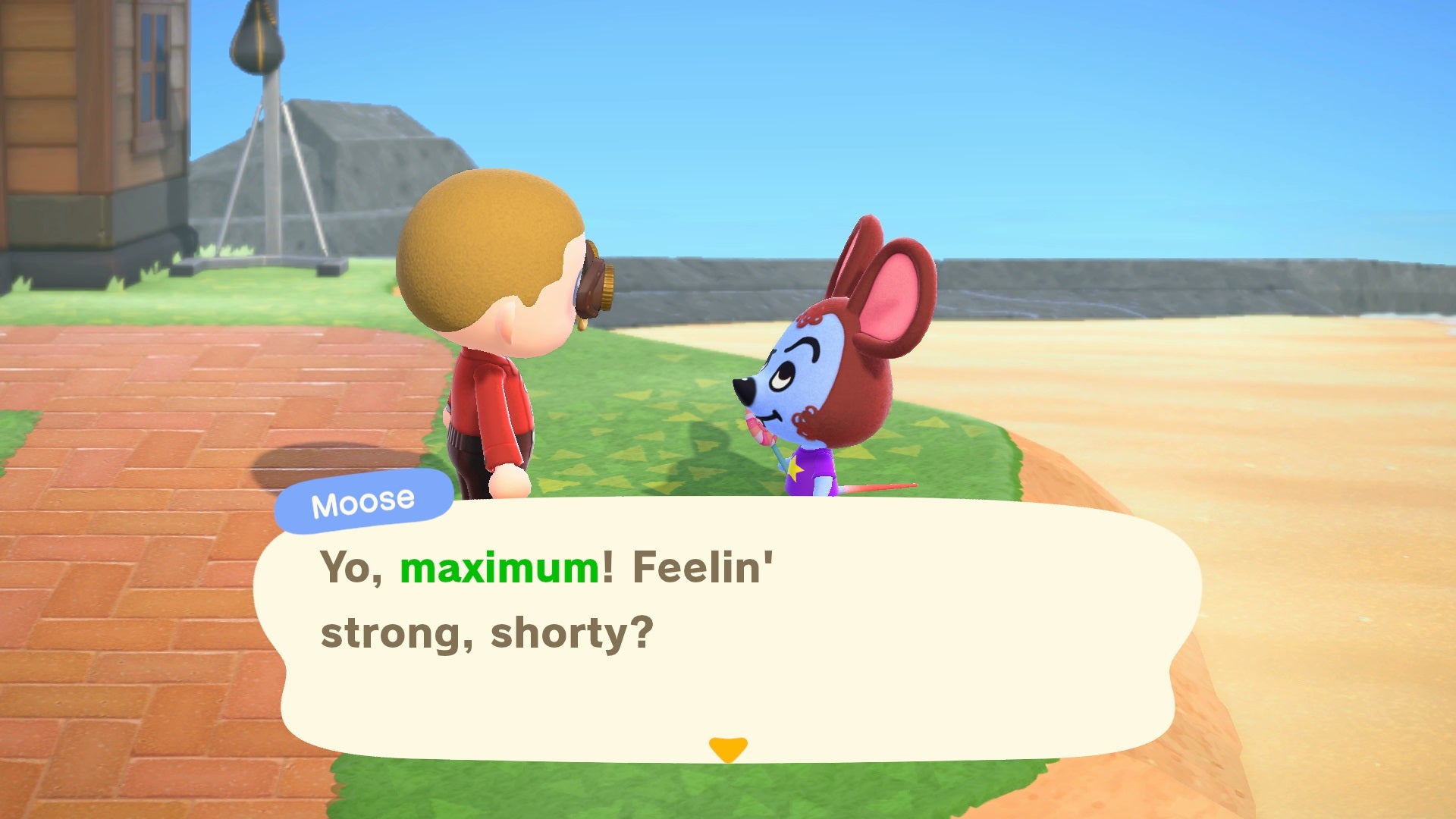Click the wooden cabin wall

(x=45, y=114)
